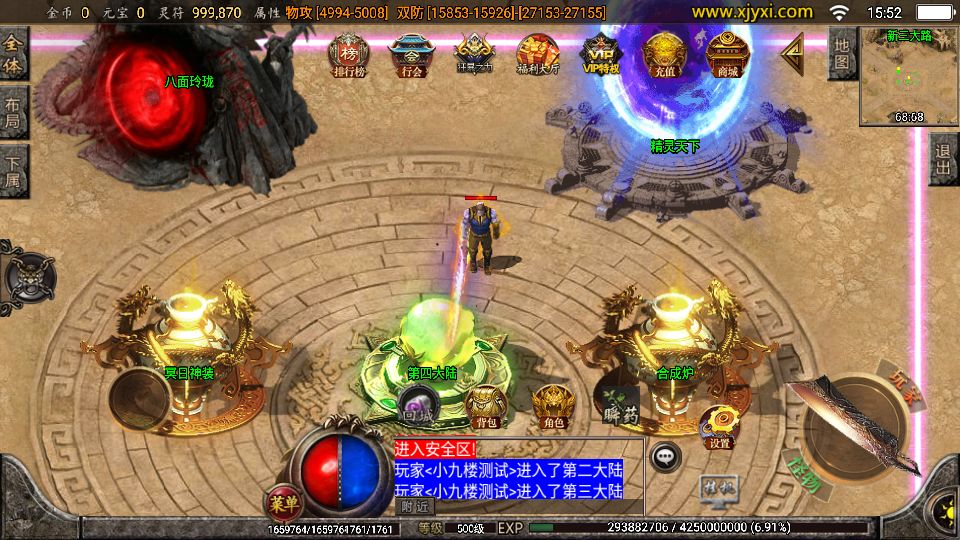The image size is (960, 540).
Task: Use the 回城 return-to-town icon
Action: [x=416, y=408]
